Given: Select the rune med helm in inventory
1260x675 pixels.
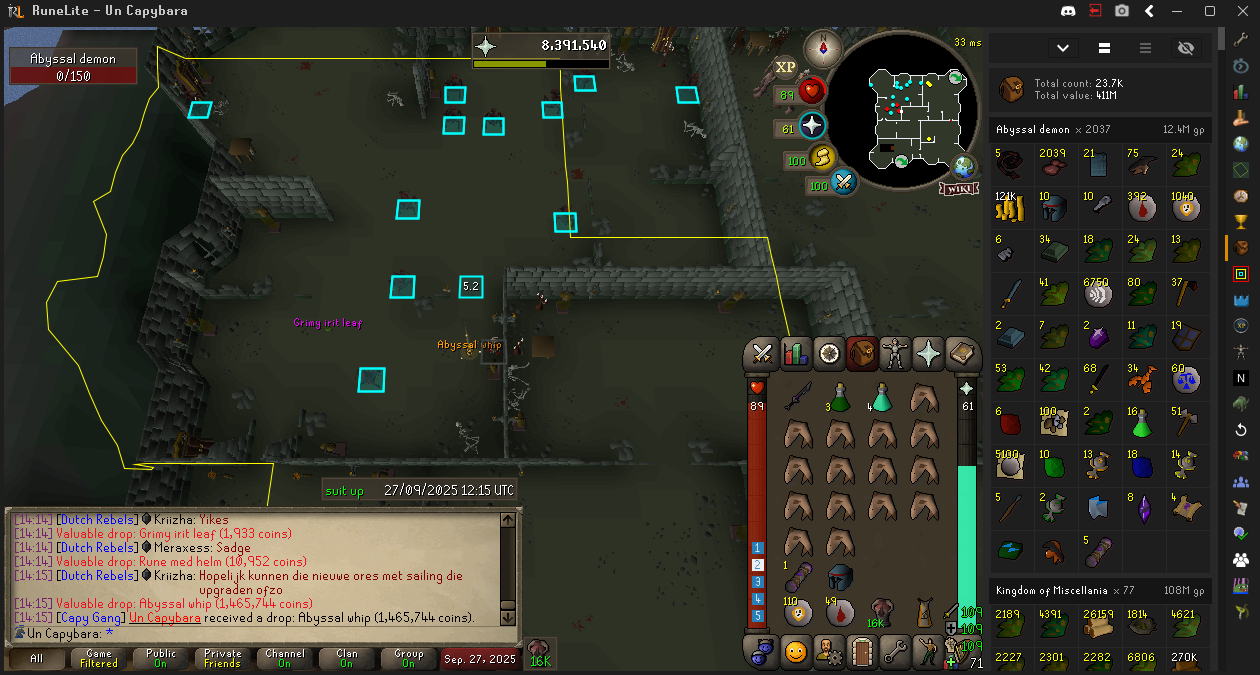Looking at the screenshot, I should tap(840, 577).
